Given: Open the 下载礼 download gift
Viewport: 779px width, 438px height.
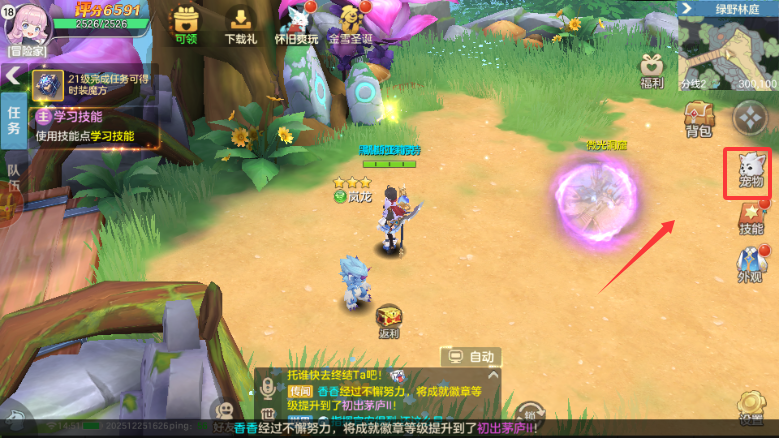Looking at the screenshot, I should tap(240, 25).
